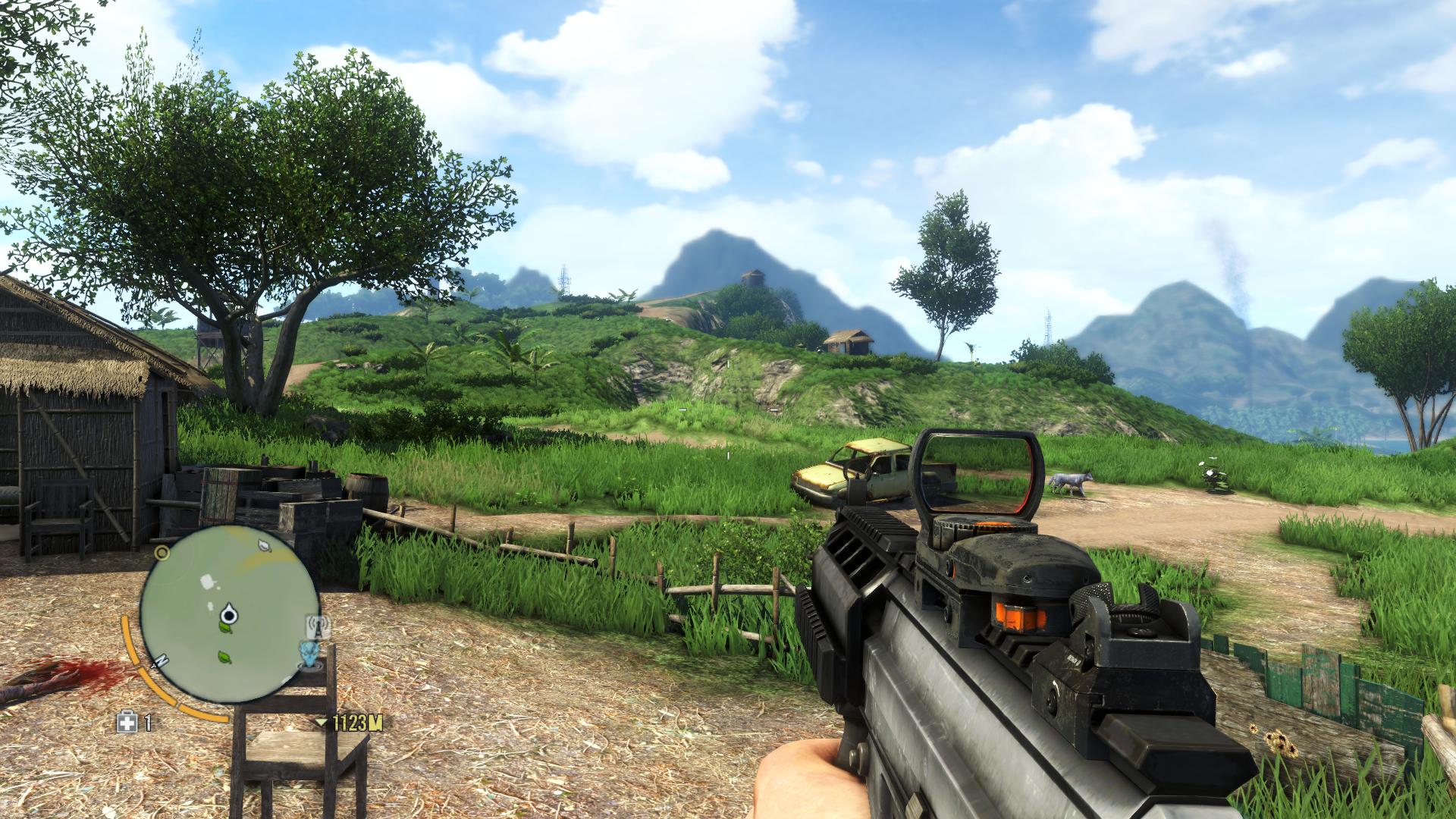This screenshot has height=819, width=1456.
Task: Click the player arrow on the minimap
Action: point(228,613)
